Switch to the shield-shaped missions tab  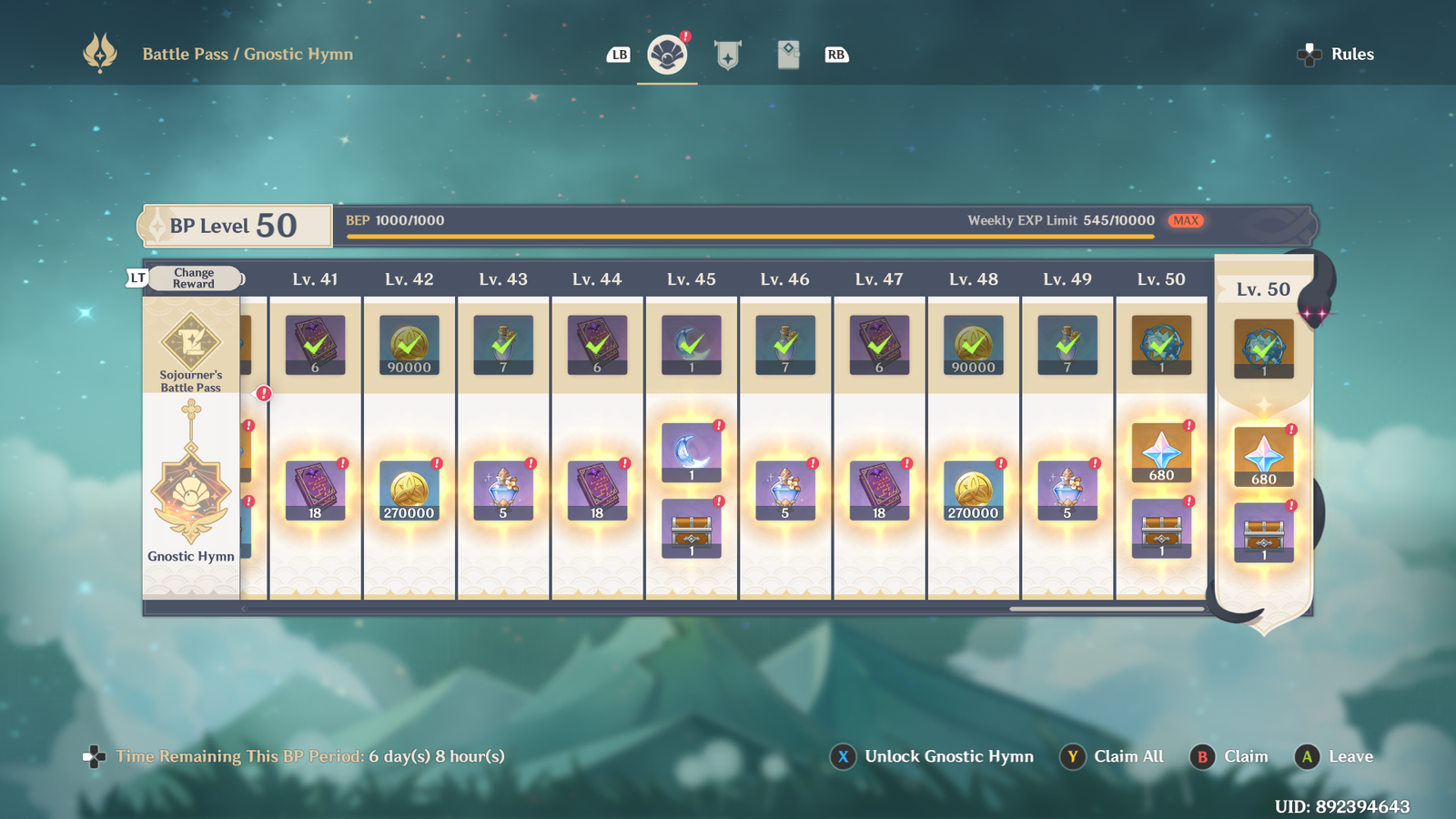pos(727,55)
